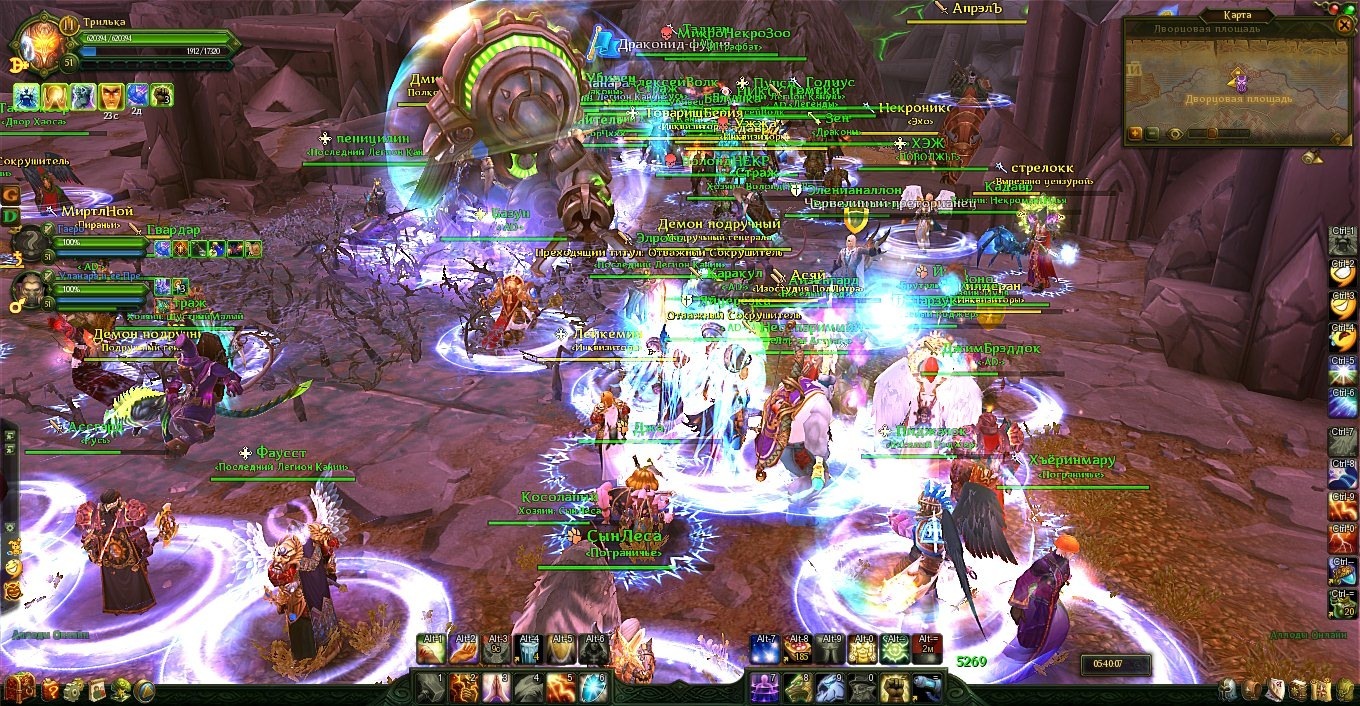The width and height of the screenshot is (1360, 706).
Task: Zoom out the minimap with minus button
Action: tap(1153, 133)
